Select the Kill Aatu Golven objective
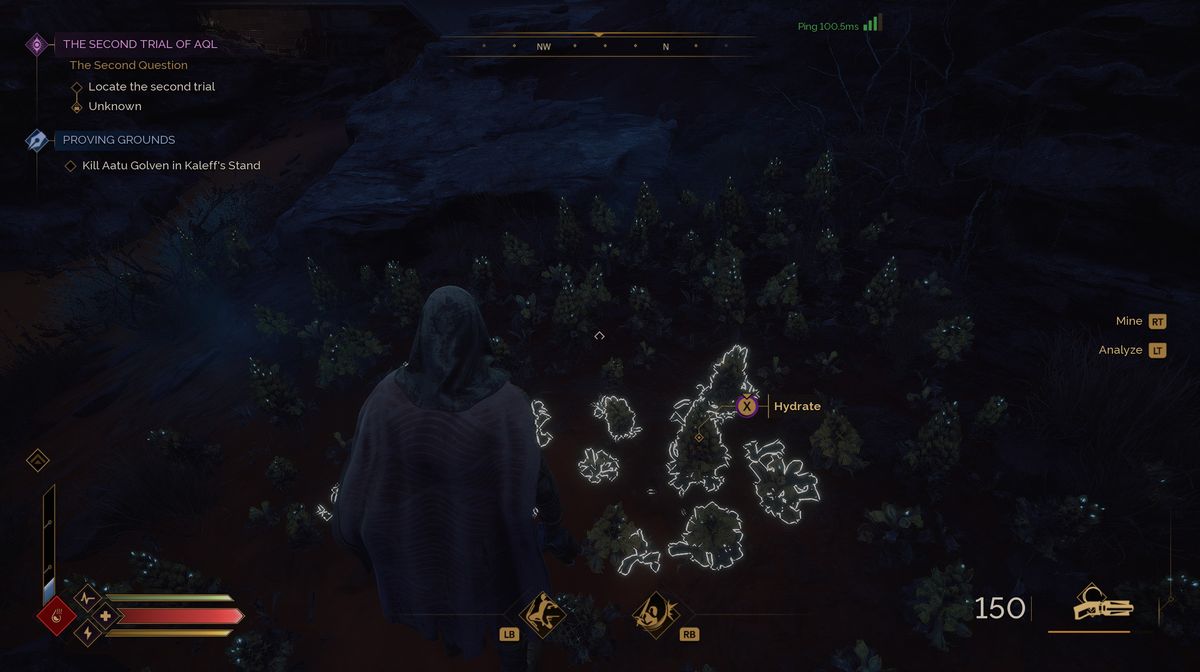 tap(171, 166)
